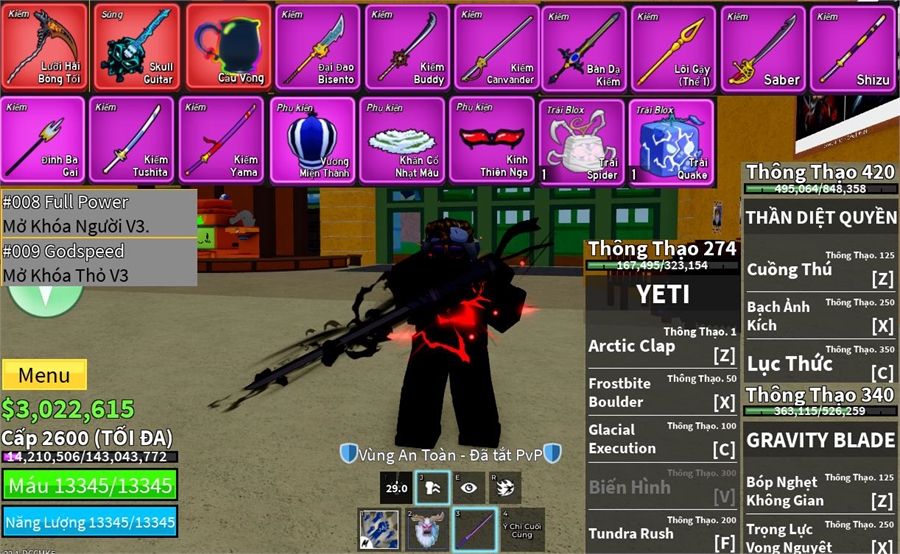Activate the eye observation ability icon
This screenshot has height=554, width=900.
point(468,488)
